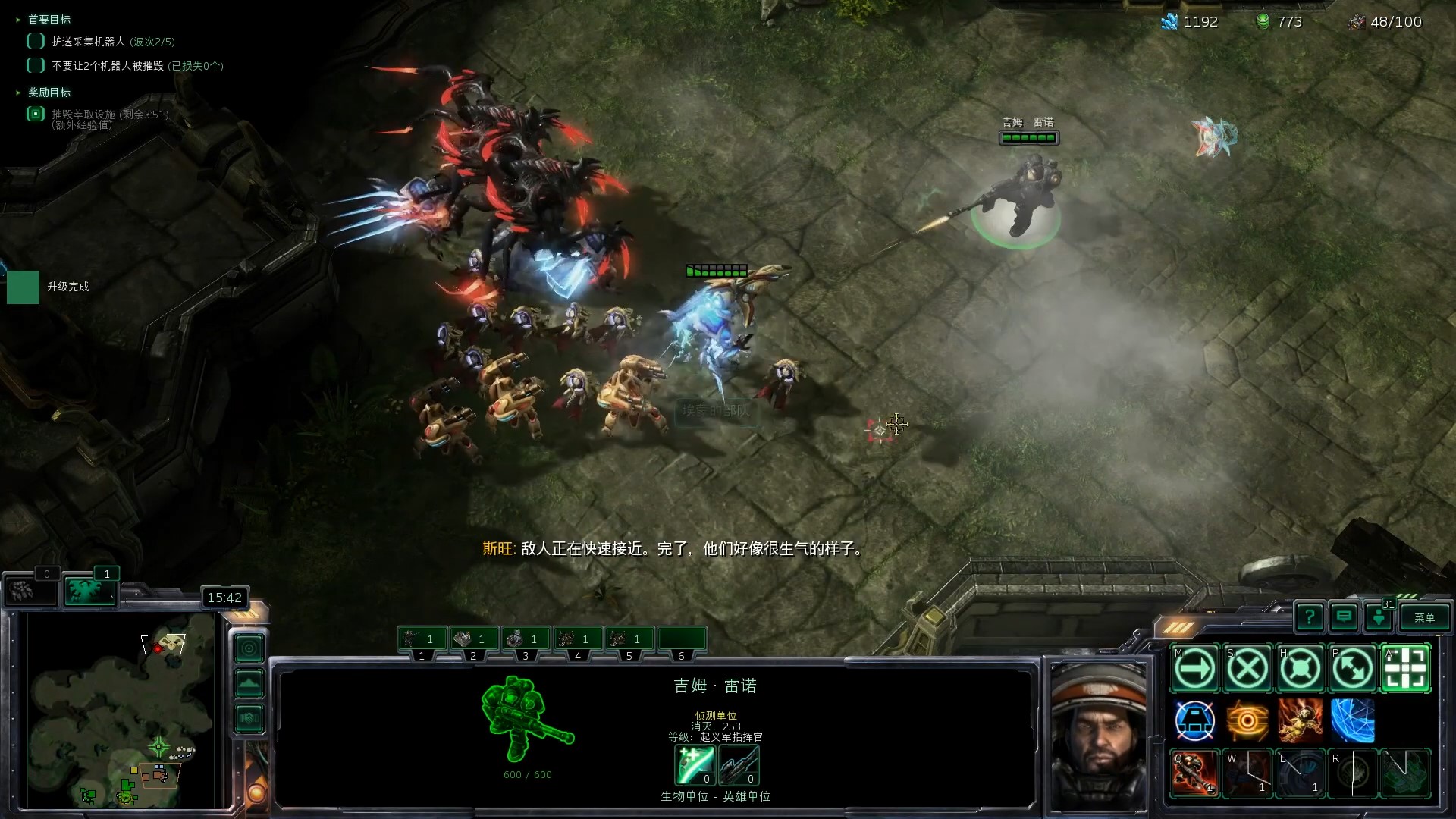Activate the Stop command
Screen dimensions: 1456x819
tap(1247, 669)
